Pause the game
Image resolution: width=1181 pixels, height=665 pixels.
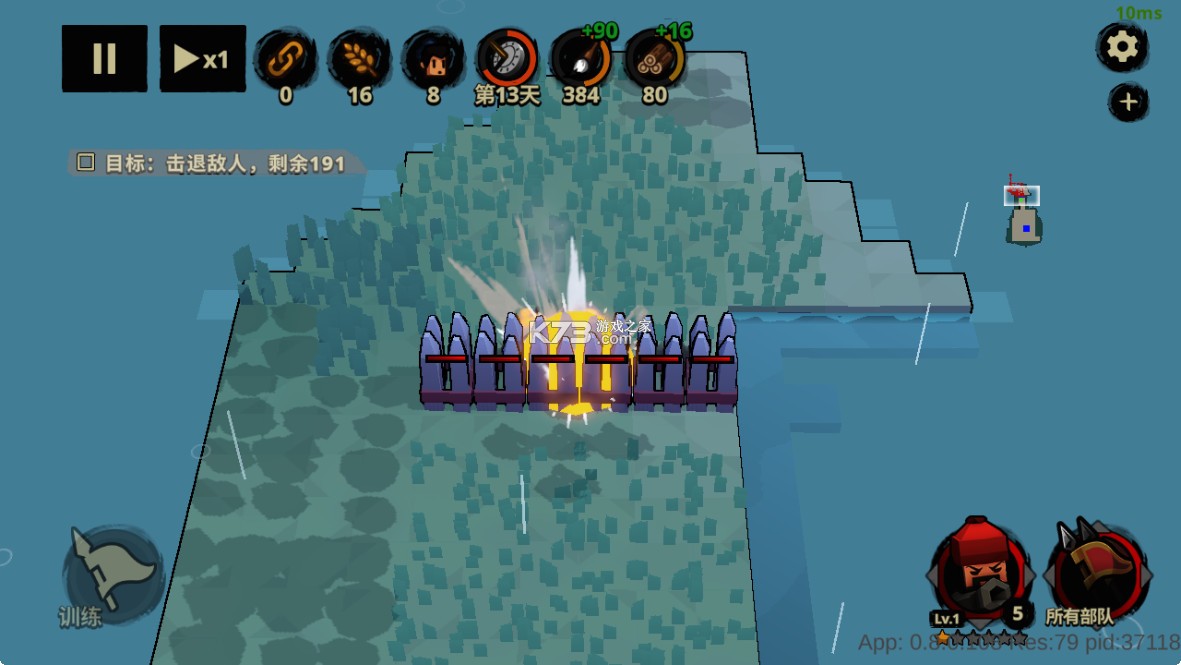tap(104, 59)
